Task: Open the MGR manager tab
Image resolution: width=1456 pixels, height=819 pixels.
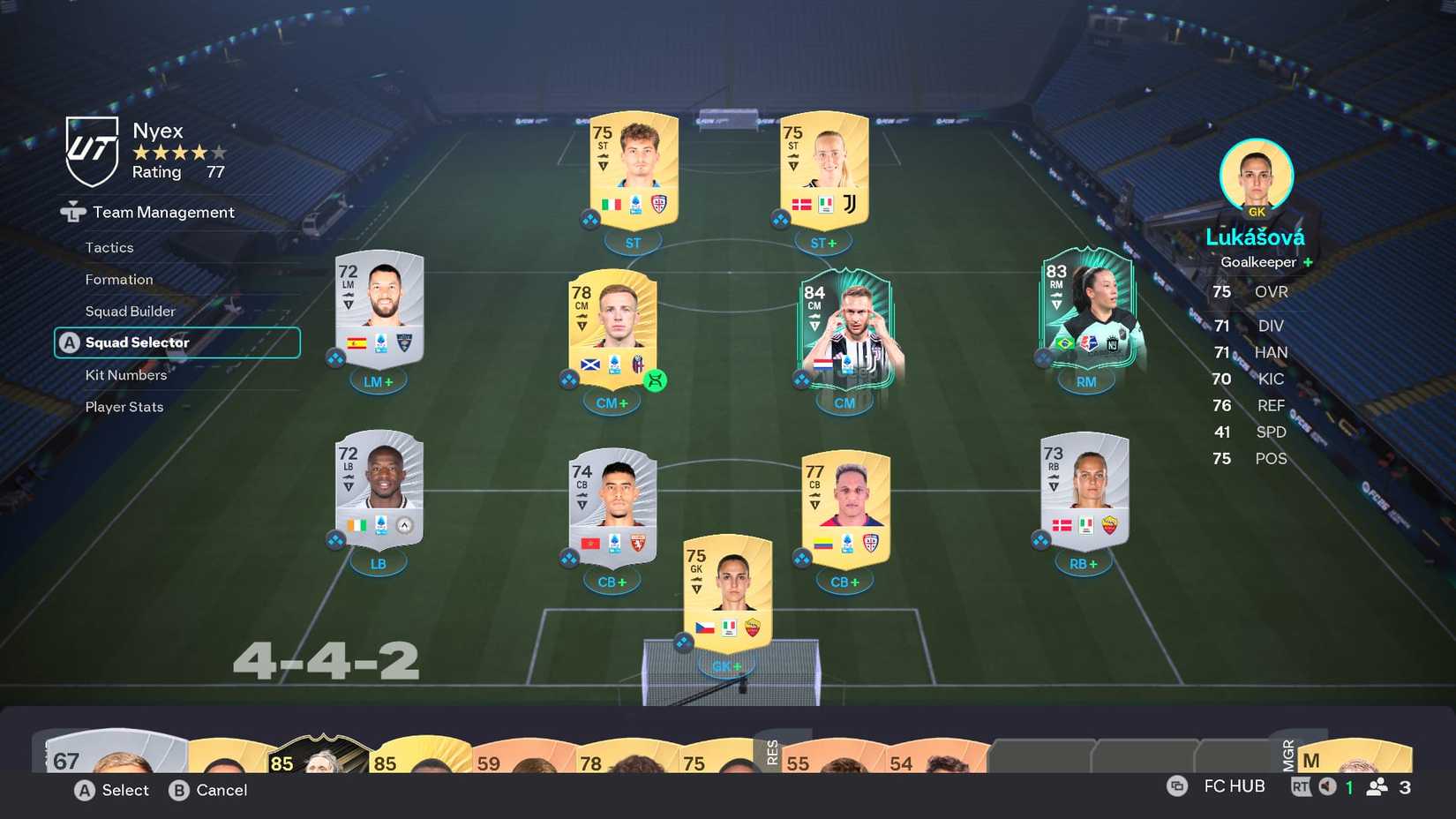Action: [x=1290, y=755]
